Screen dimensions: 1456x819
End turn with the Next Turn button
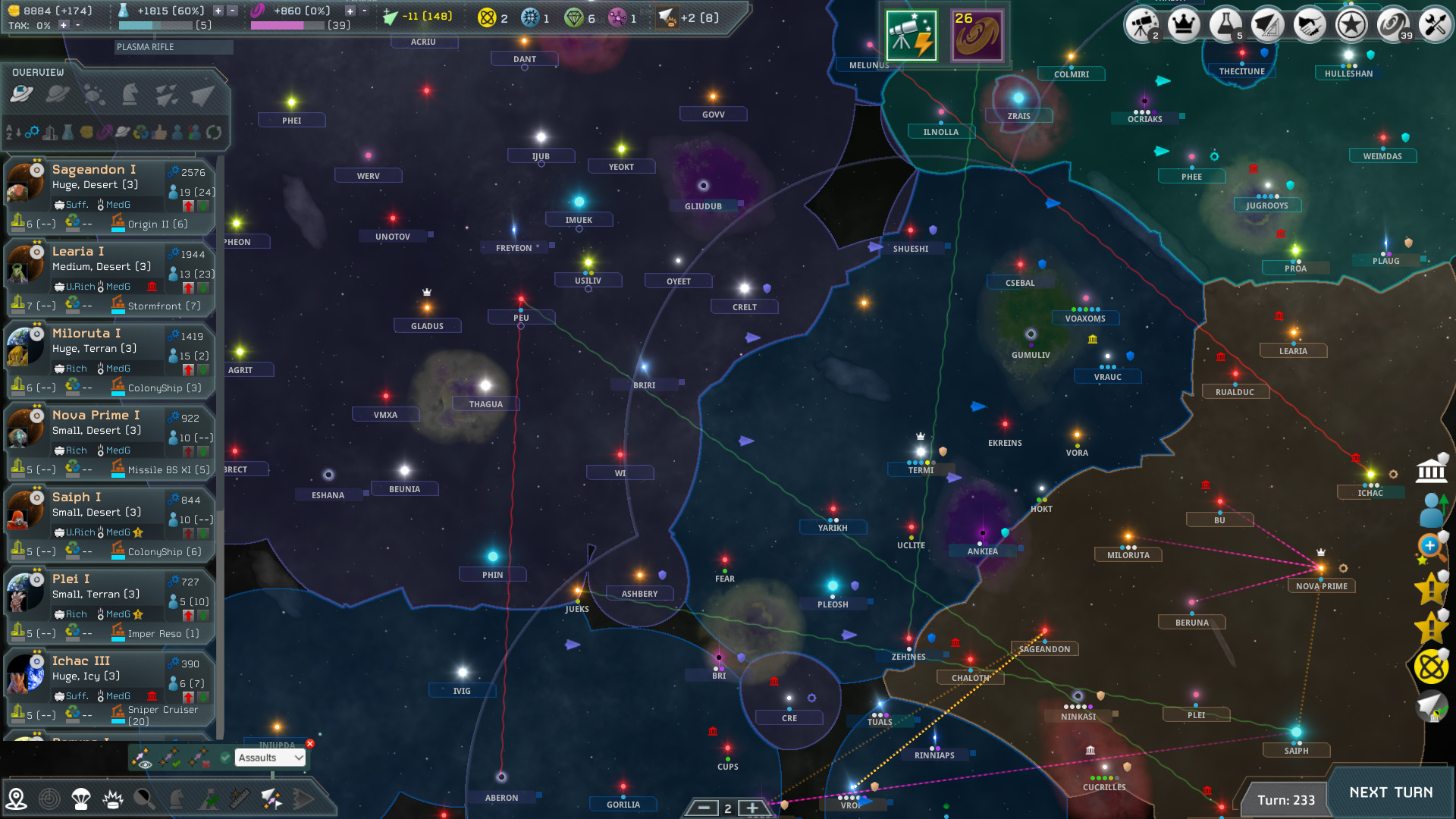click(x=1391, y=793)
